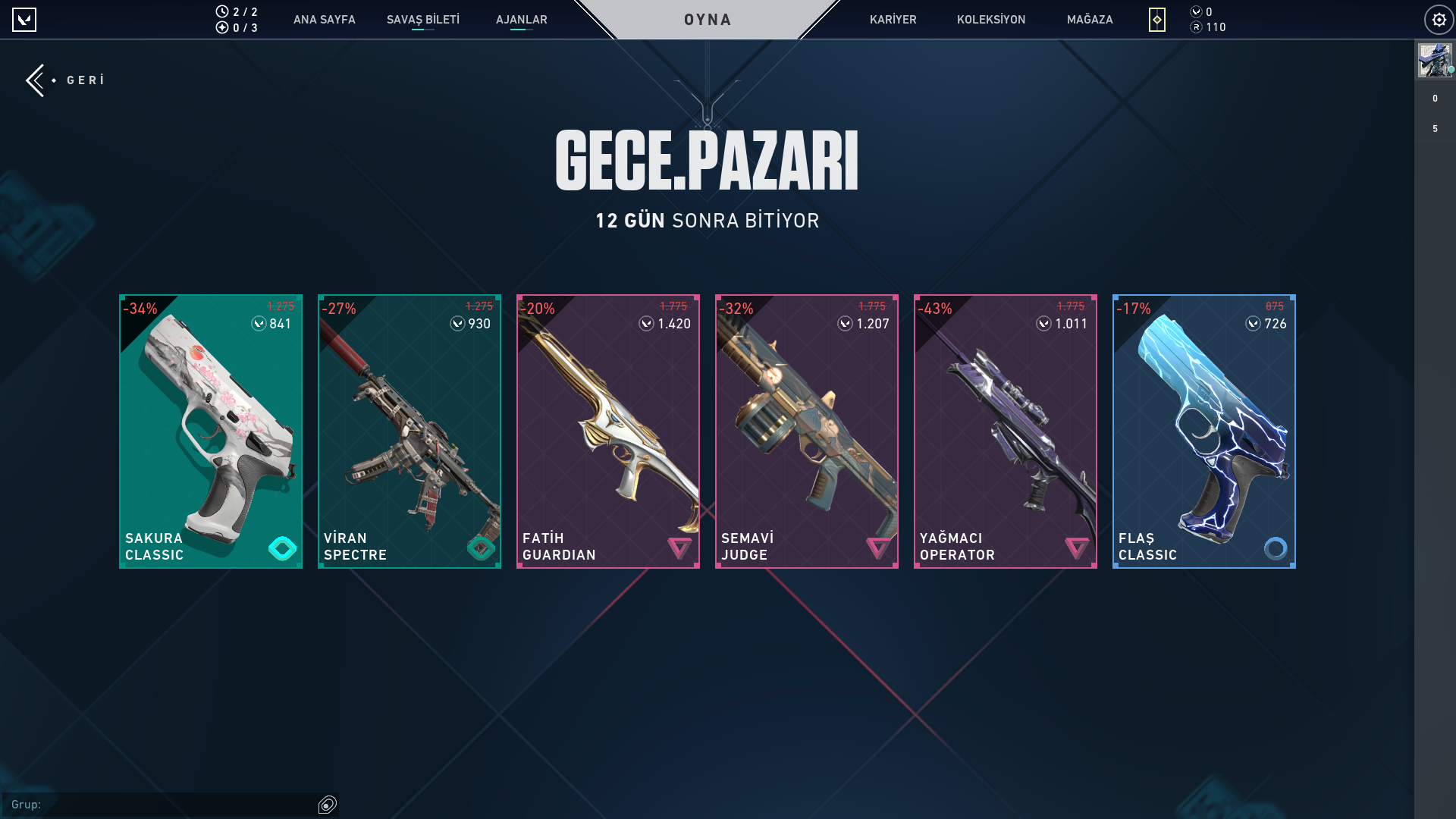Choose the Flaş Classic skin card
This screenshot has height=819, width=1456.
[x=1204, y=431]
